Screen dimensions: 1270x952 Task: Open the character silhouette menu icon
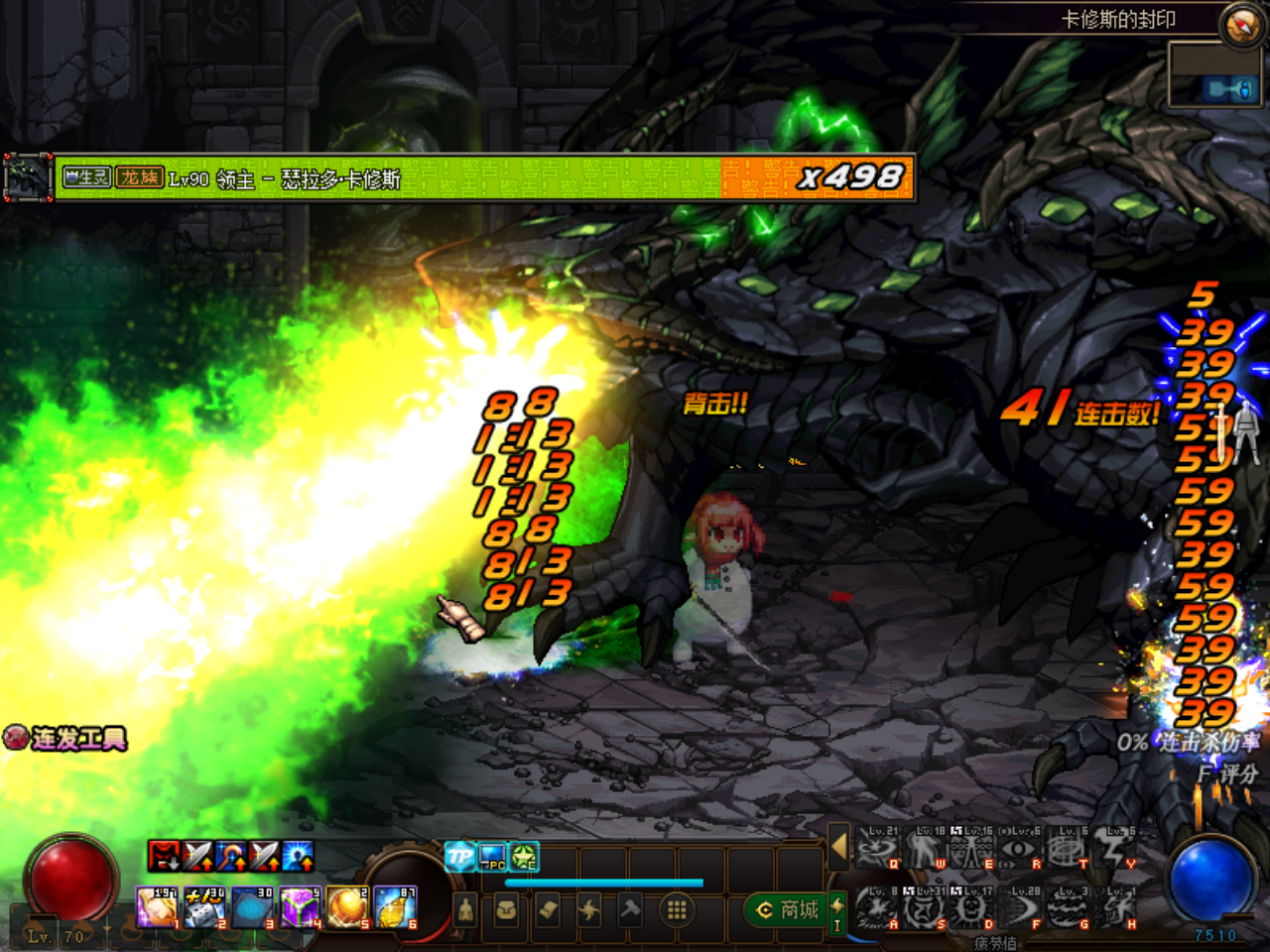tap(465, 909)
